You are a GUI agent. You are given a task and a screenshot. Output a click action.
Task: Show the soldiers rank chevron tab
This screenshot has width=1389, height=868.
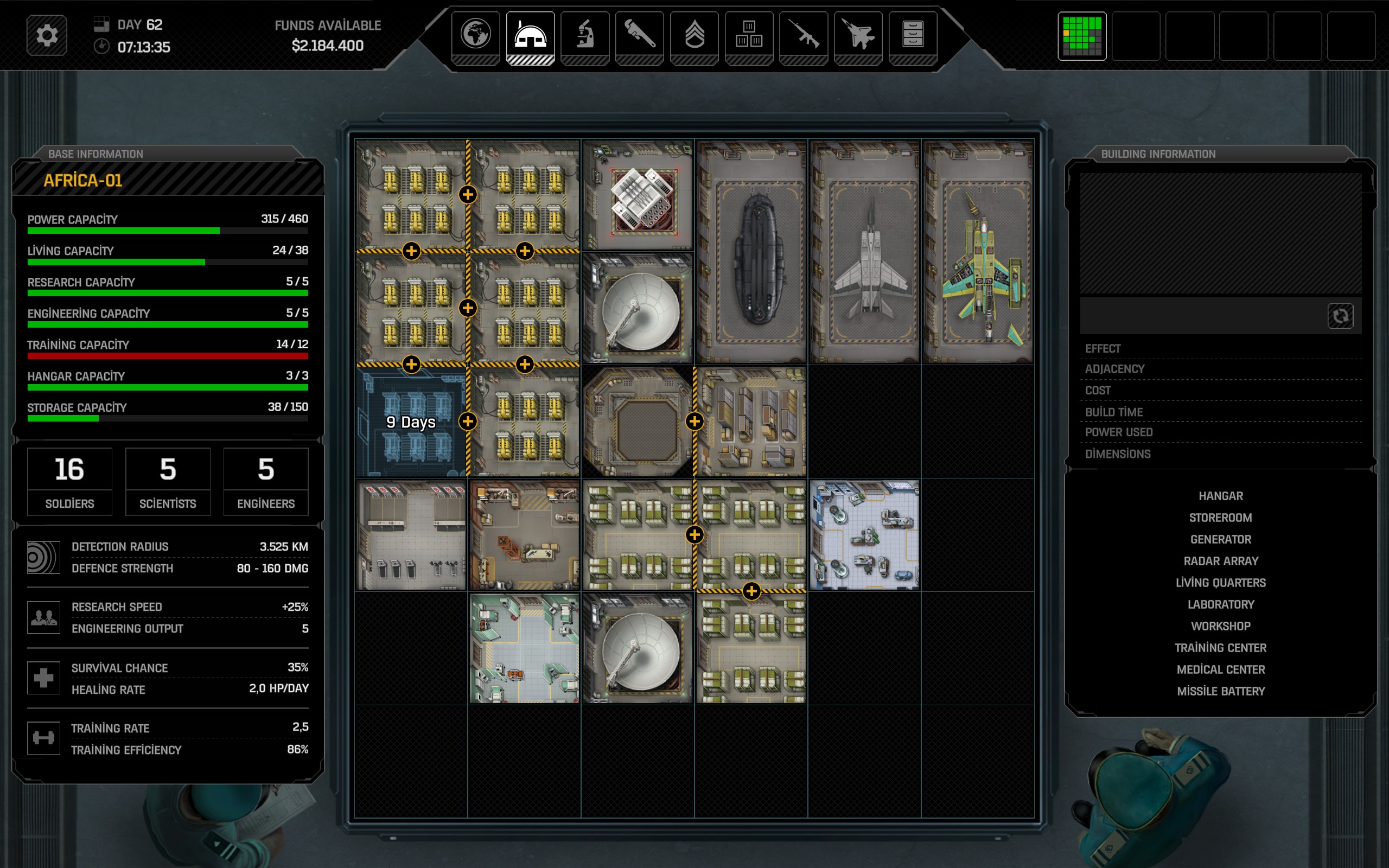(694, 35)
